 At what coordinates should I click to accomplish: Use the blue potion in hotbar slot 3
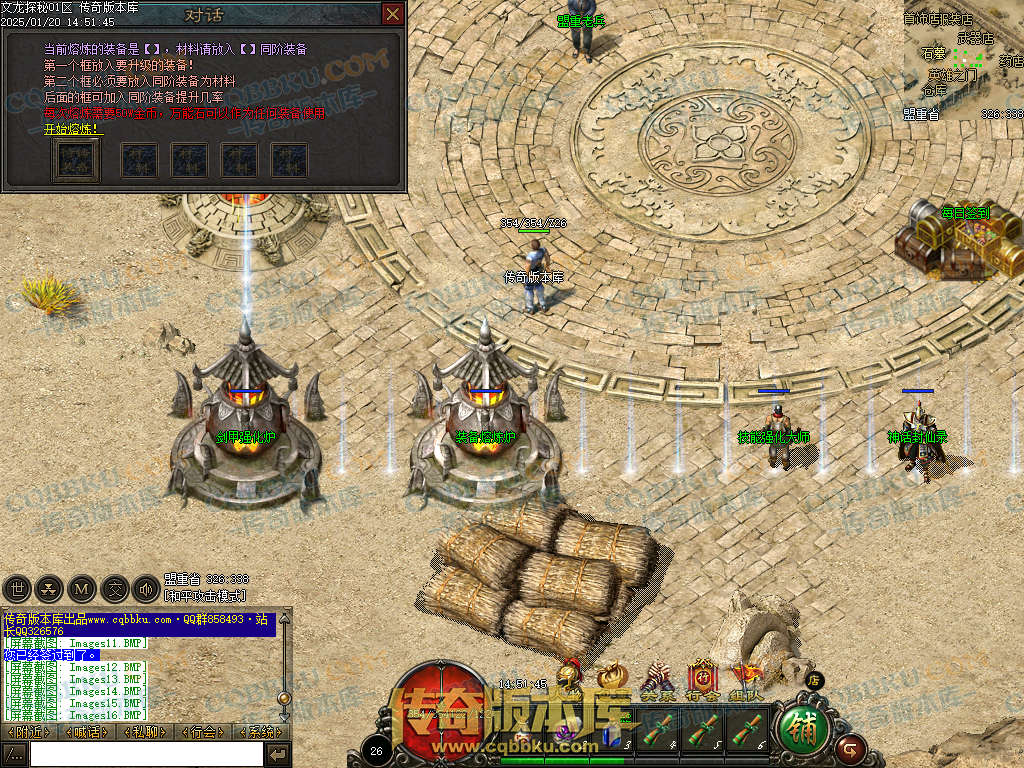pyautogui.click(x=612, y=737)
